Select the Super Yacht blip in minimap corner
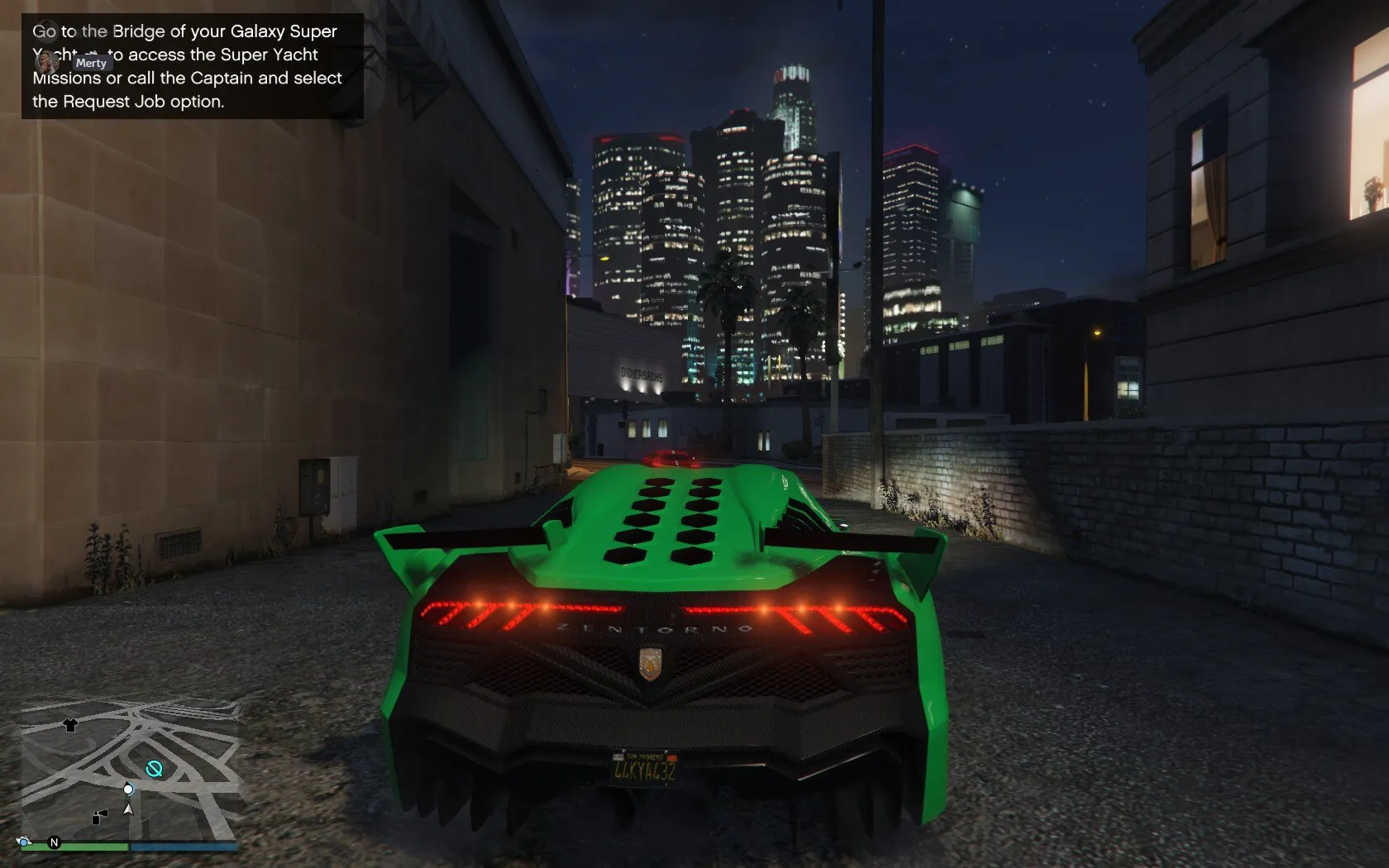1389x868 pixels. pyautogui.click(x=22, y=842)
